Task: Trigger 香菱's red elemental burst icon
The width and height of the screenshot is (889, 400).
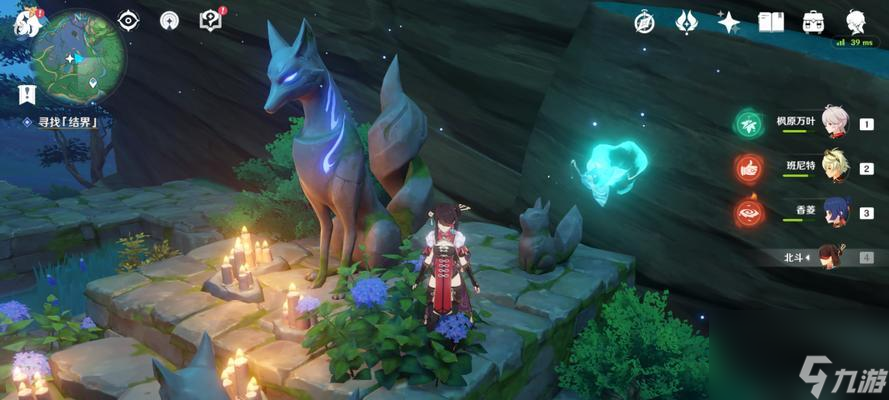Action: pos(748,213)
